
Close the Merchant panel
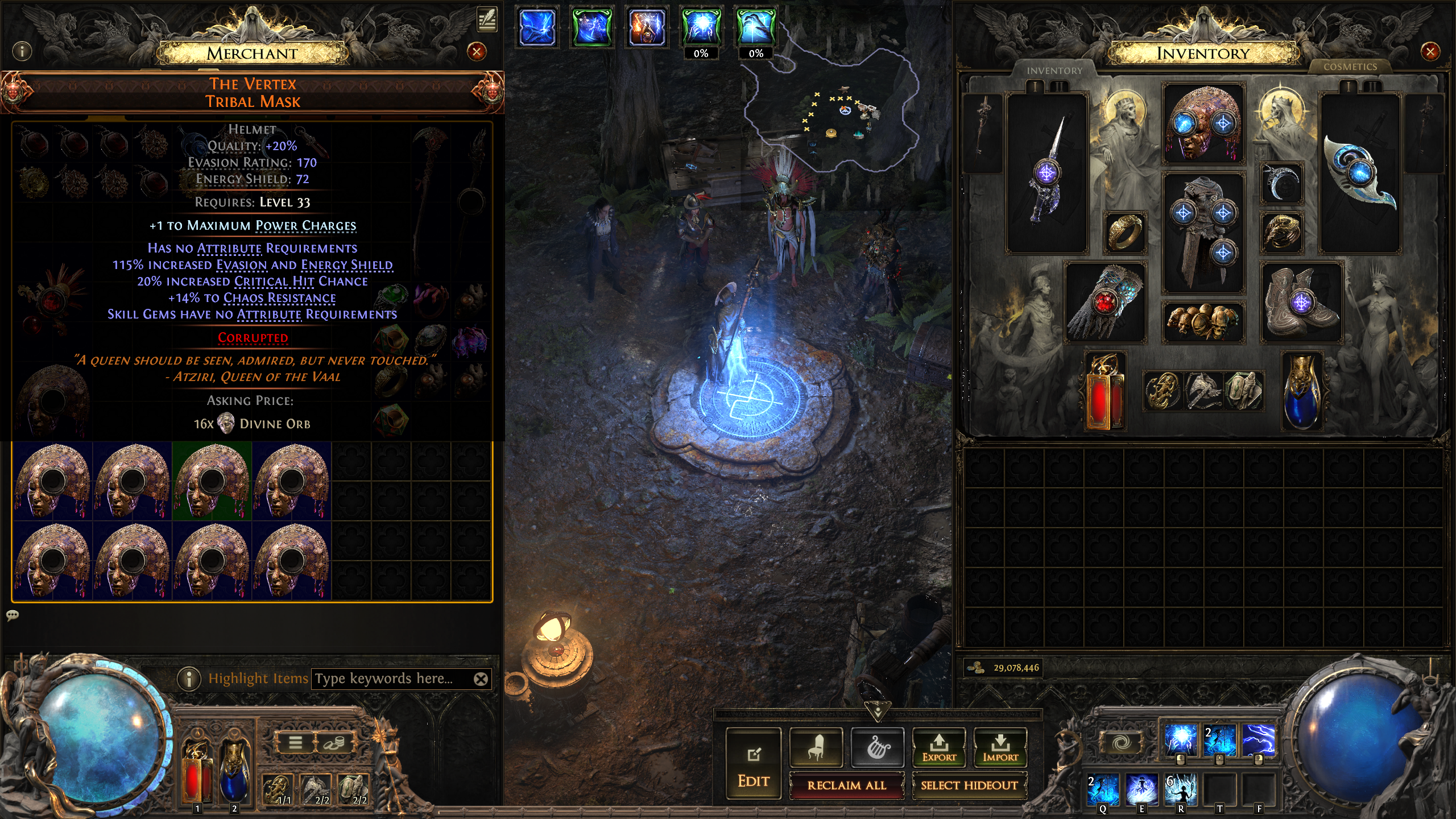click(477, 52)
